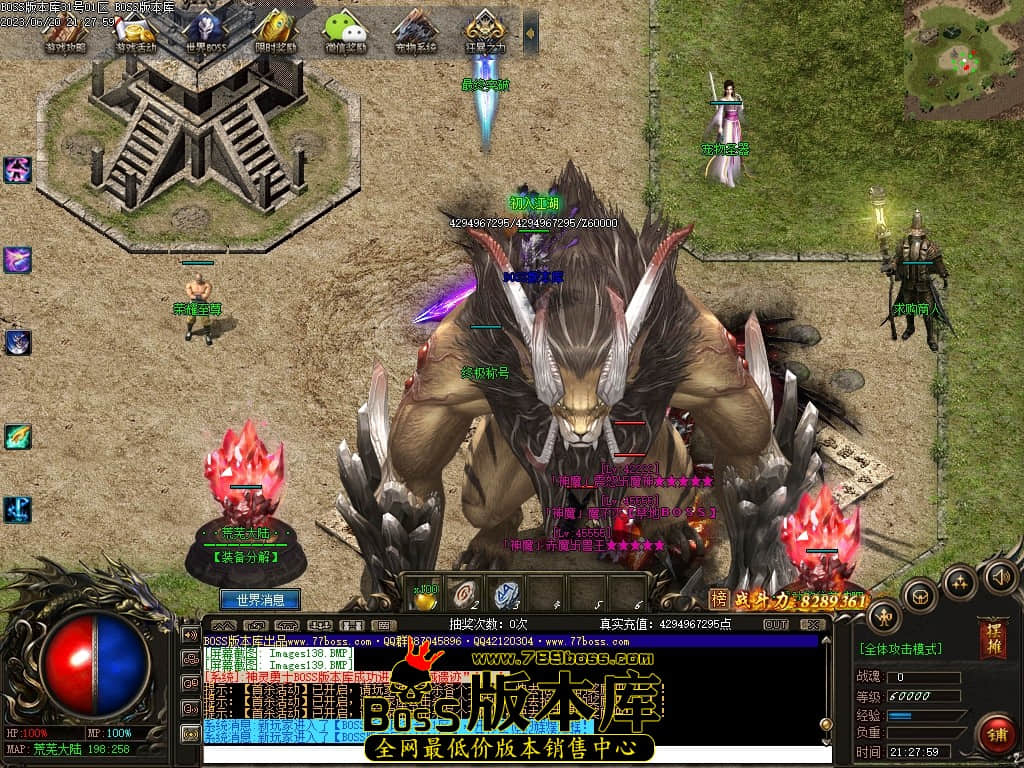Image resolution: width=1024 pixels, height=768 pixels.
Task: Close the chat panel with X button
Action: pos(811,625)
